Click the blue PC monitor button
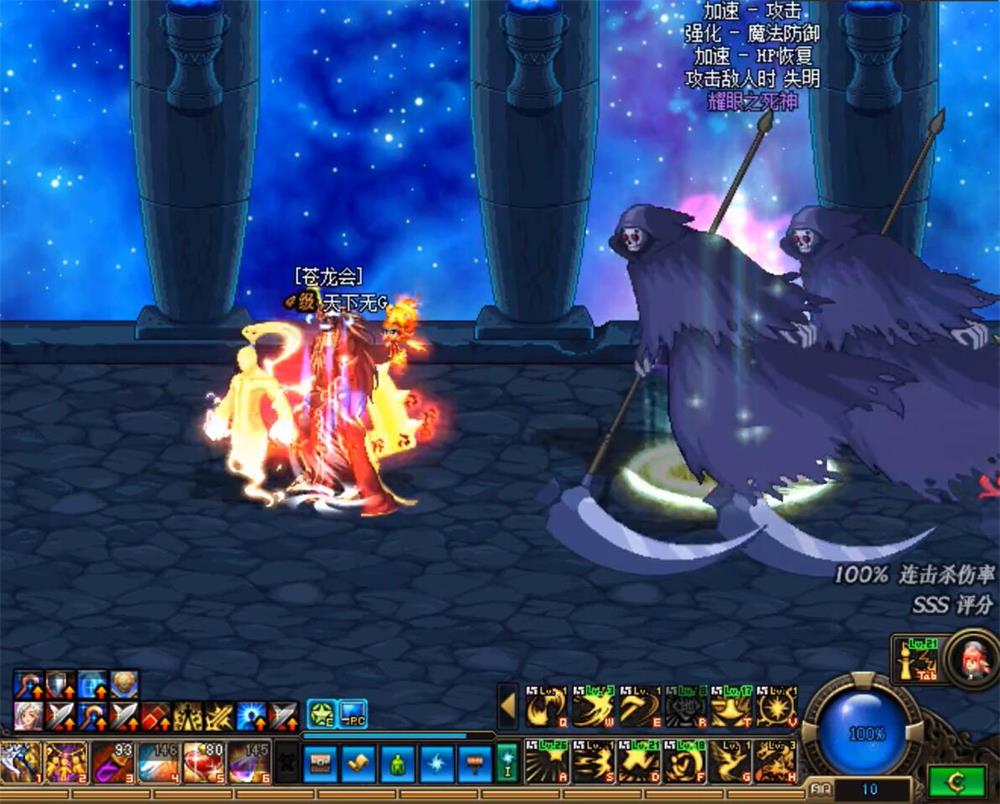1000x804 pixels. click(x=353, y=713)
